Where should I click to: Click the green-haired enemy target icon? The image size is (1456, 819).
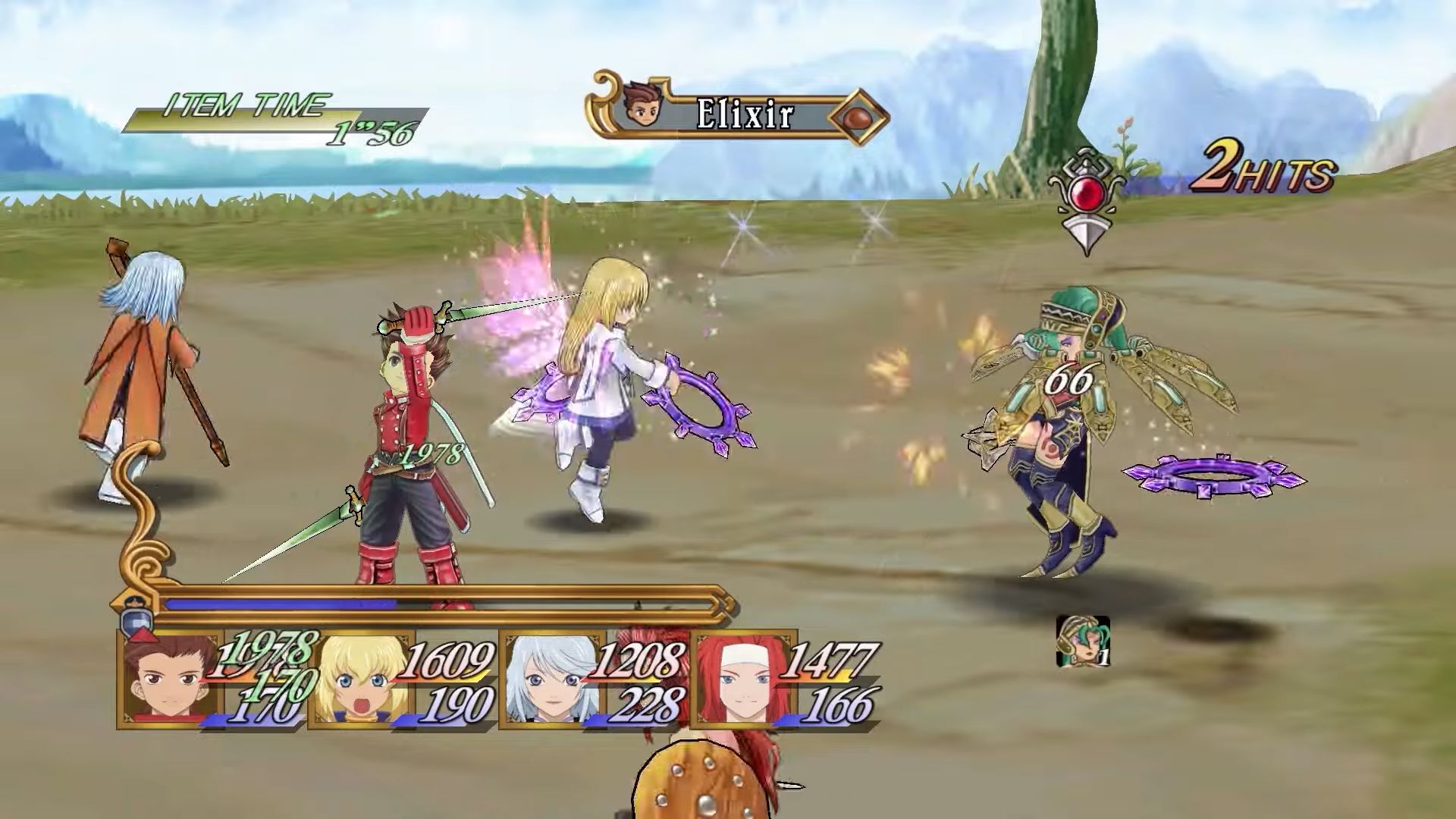(x=1082, y=642)
